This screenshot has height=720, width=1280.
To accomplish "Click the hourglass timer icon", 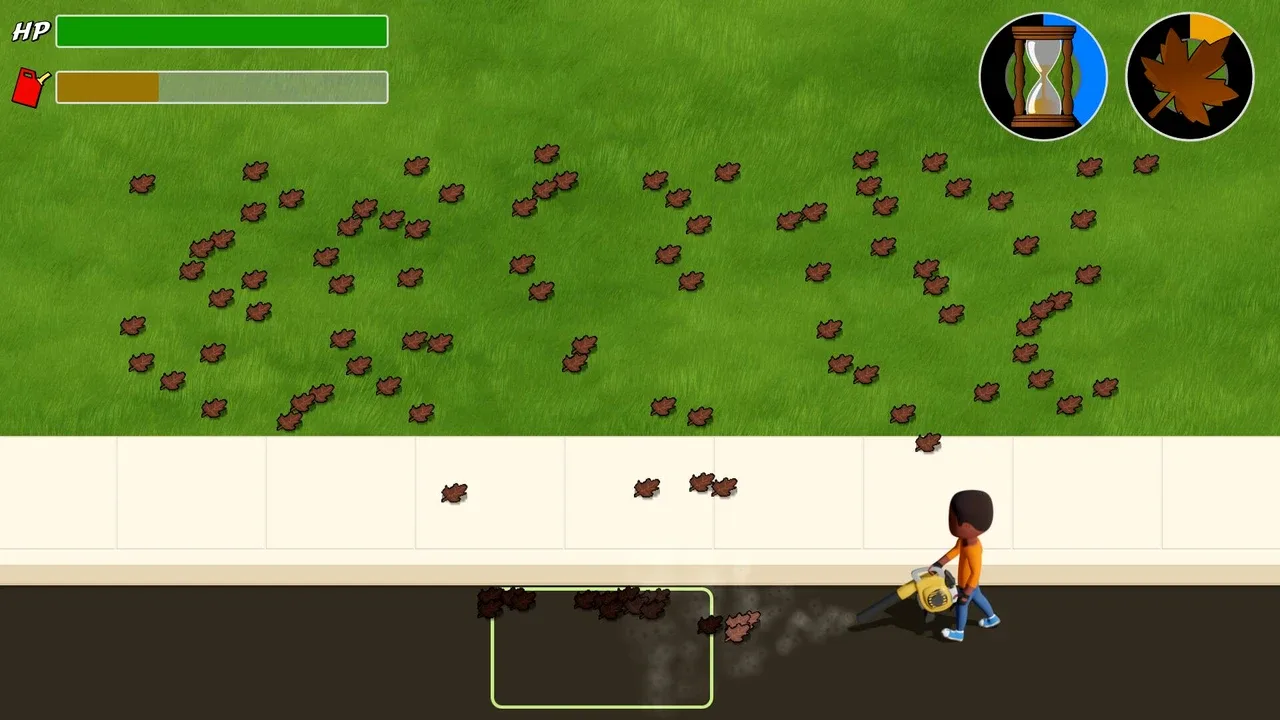I will tap(1043, 76).
